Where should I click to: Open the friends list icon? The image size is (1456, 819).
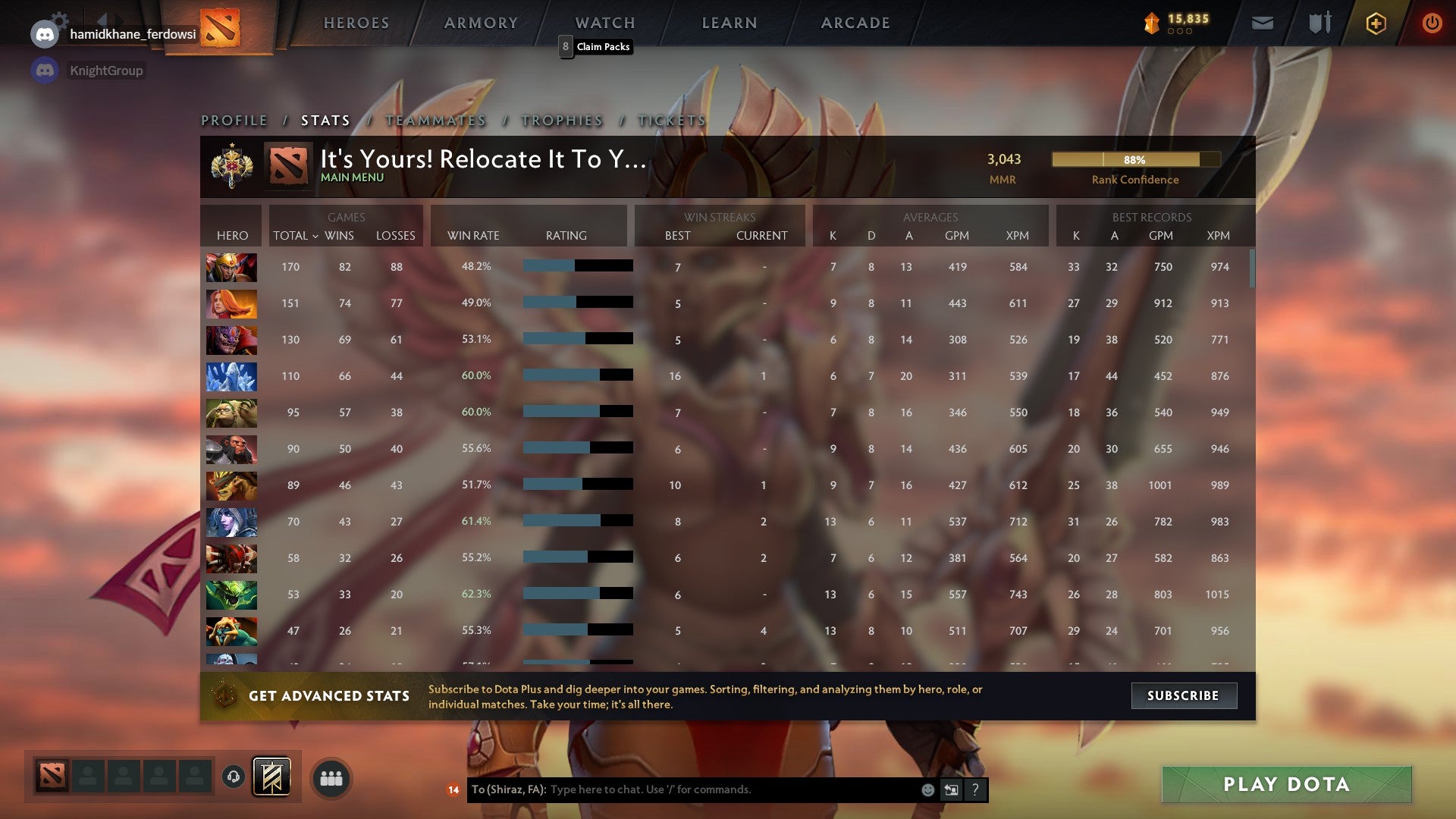pos(331,777)
